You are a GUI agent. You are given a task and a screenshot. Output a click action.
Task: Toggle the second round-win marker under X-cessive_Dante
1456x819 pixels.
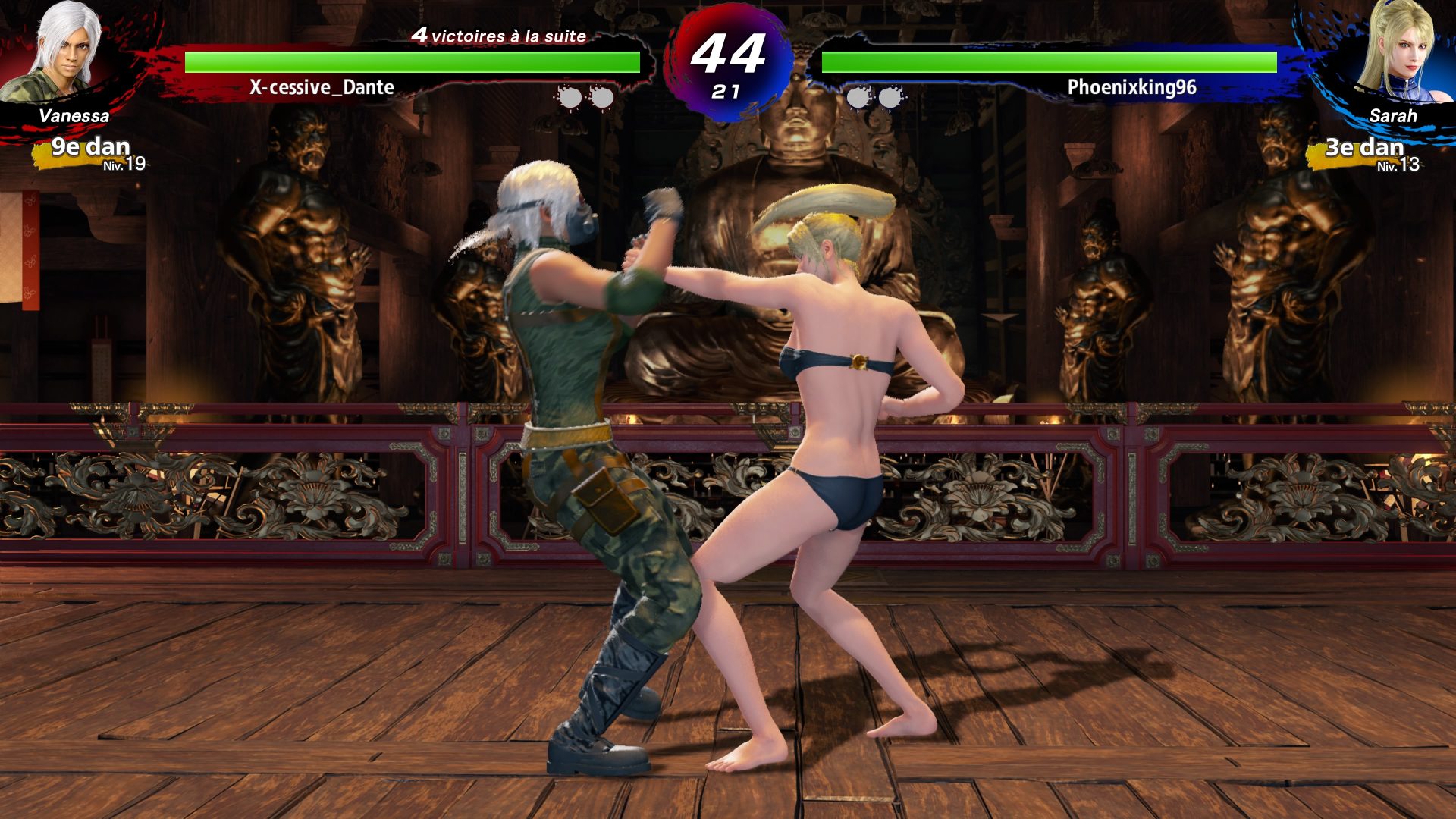(x=601, y=97)
